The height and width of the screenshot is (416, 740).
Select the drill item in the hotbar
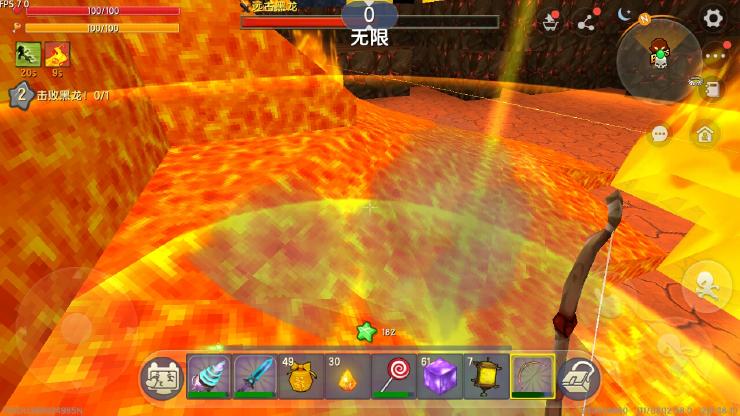[209, 377]
